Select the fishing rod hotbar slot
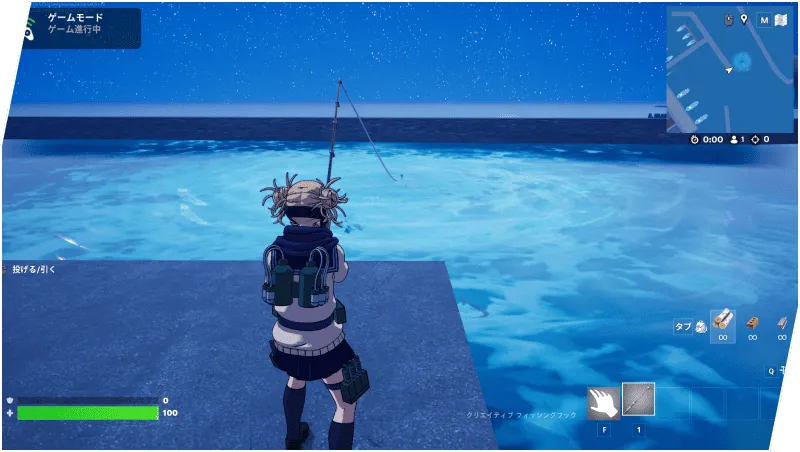Image resolution: width=800 pixels, height=452 pixels. pos(638,399)
